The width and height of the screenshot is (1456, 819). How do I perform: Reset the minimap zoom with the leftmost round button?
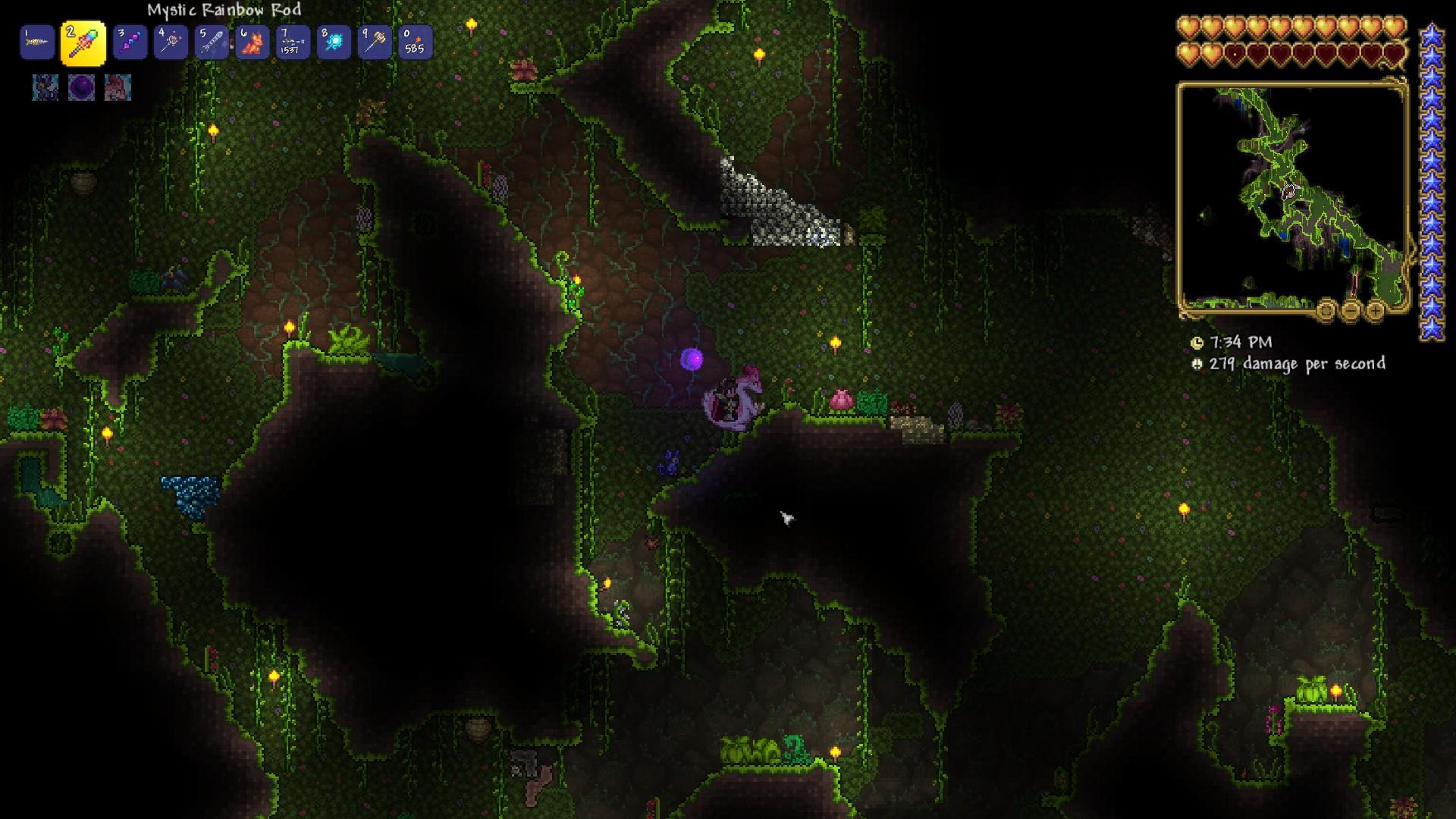(x=1326, y=310)
